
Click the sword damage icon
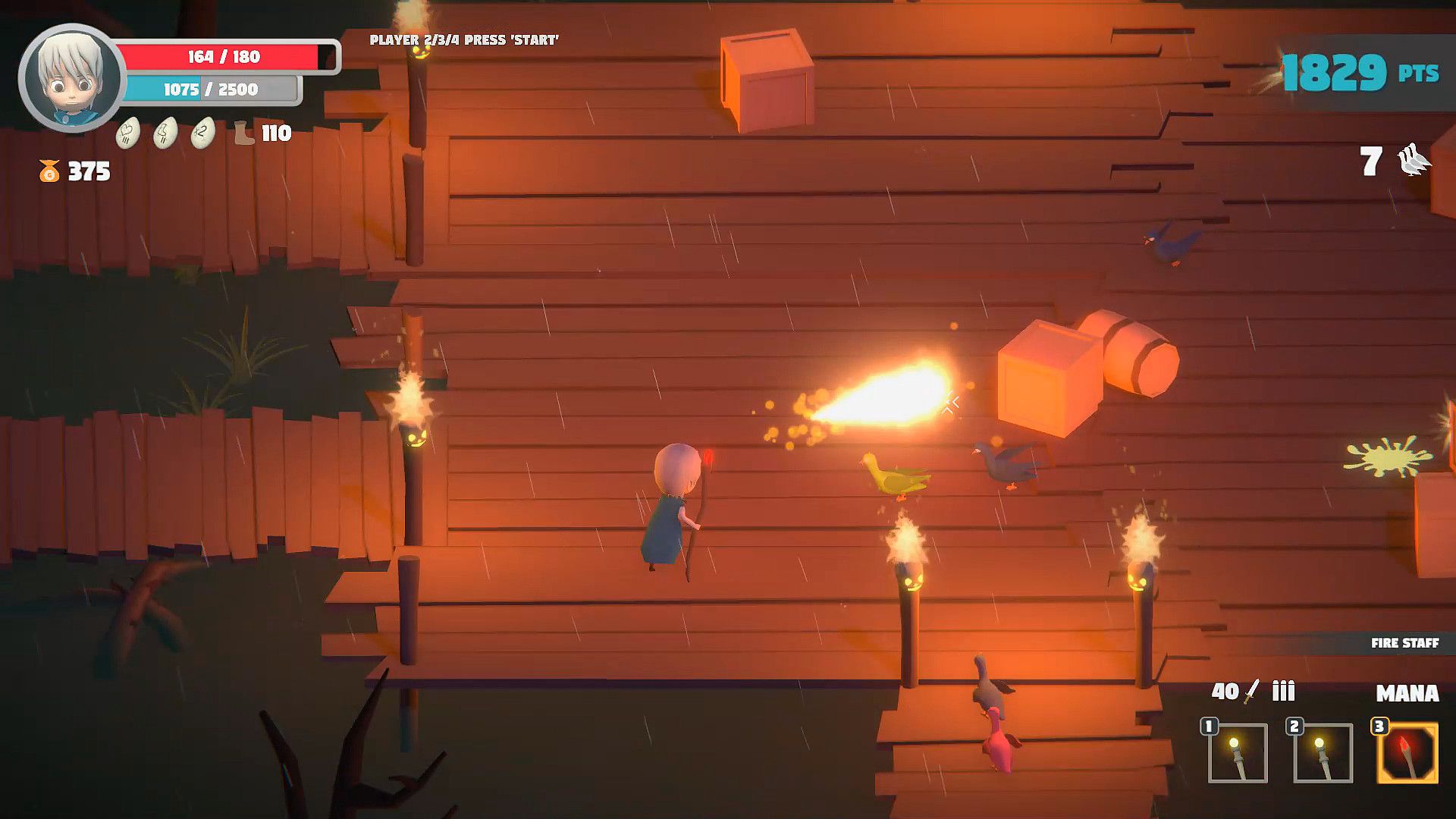[1252, 691]
